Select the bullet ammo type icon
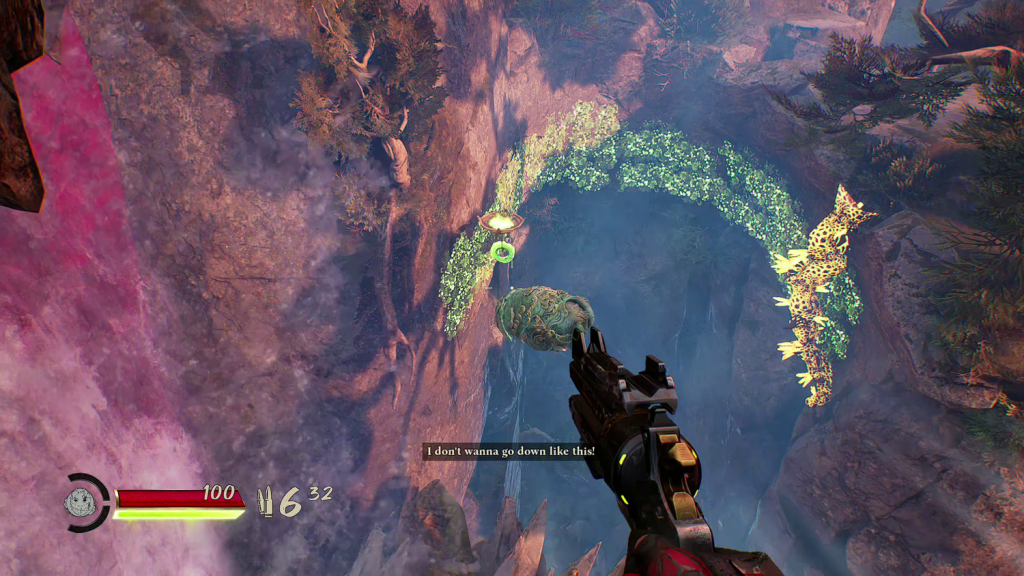The height and width of the screenshot is (576, 1024). (x=266, y=500)
